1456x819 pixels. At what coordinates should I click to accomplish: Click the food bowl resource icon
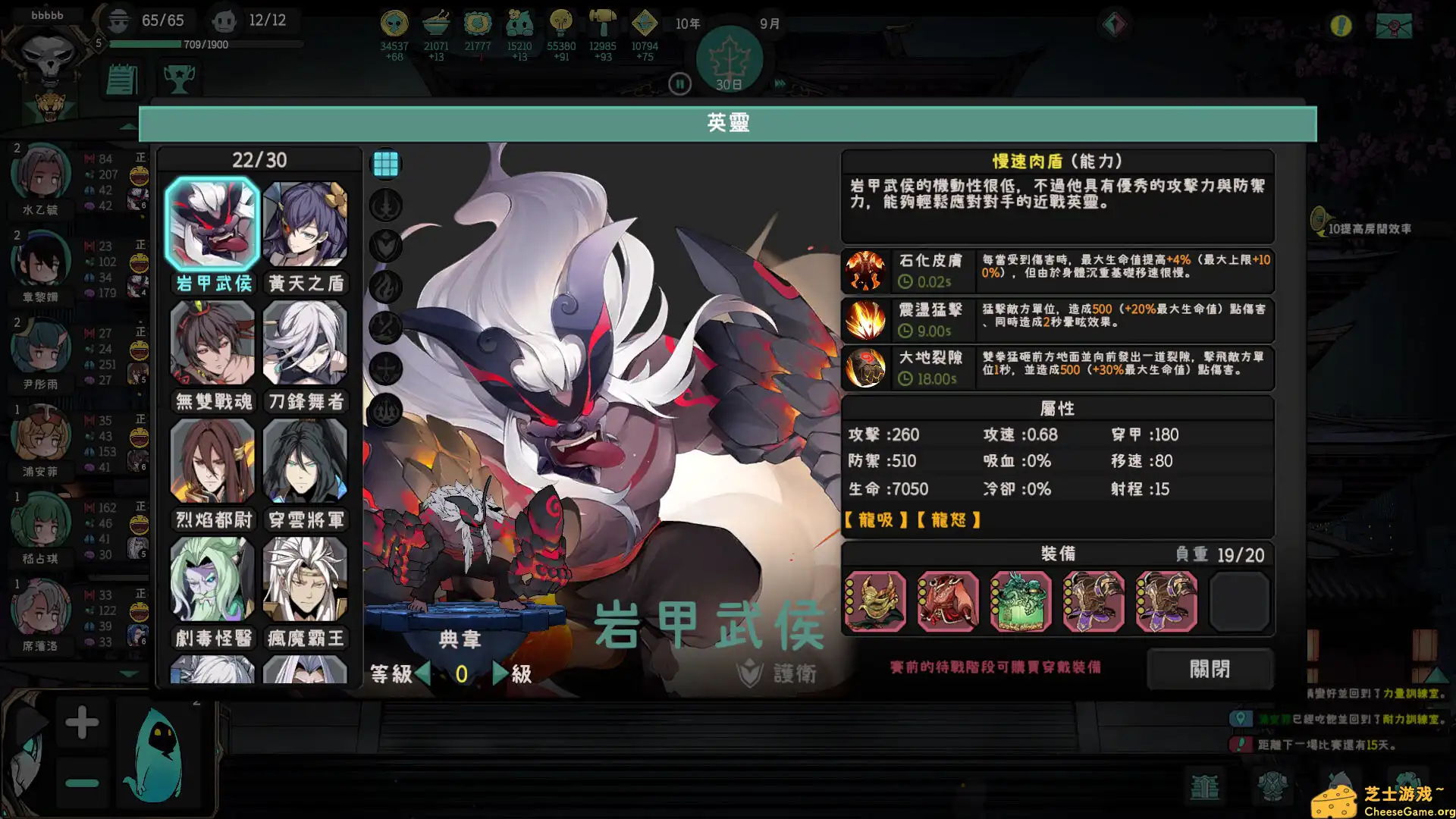(x=435, y=24)
